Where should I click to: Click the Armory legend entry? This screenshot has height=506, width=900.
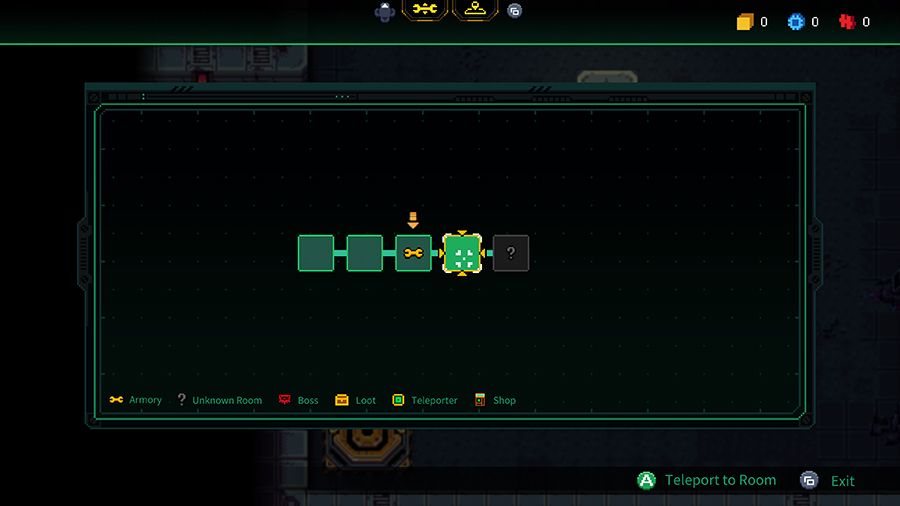(x=136, y=400)
